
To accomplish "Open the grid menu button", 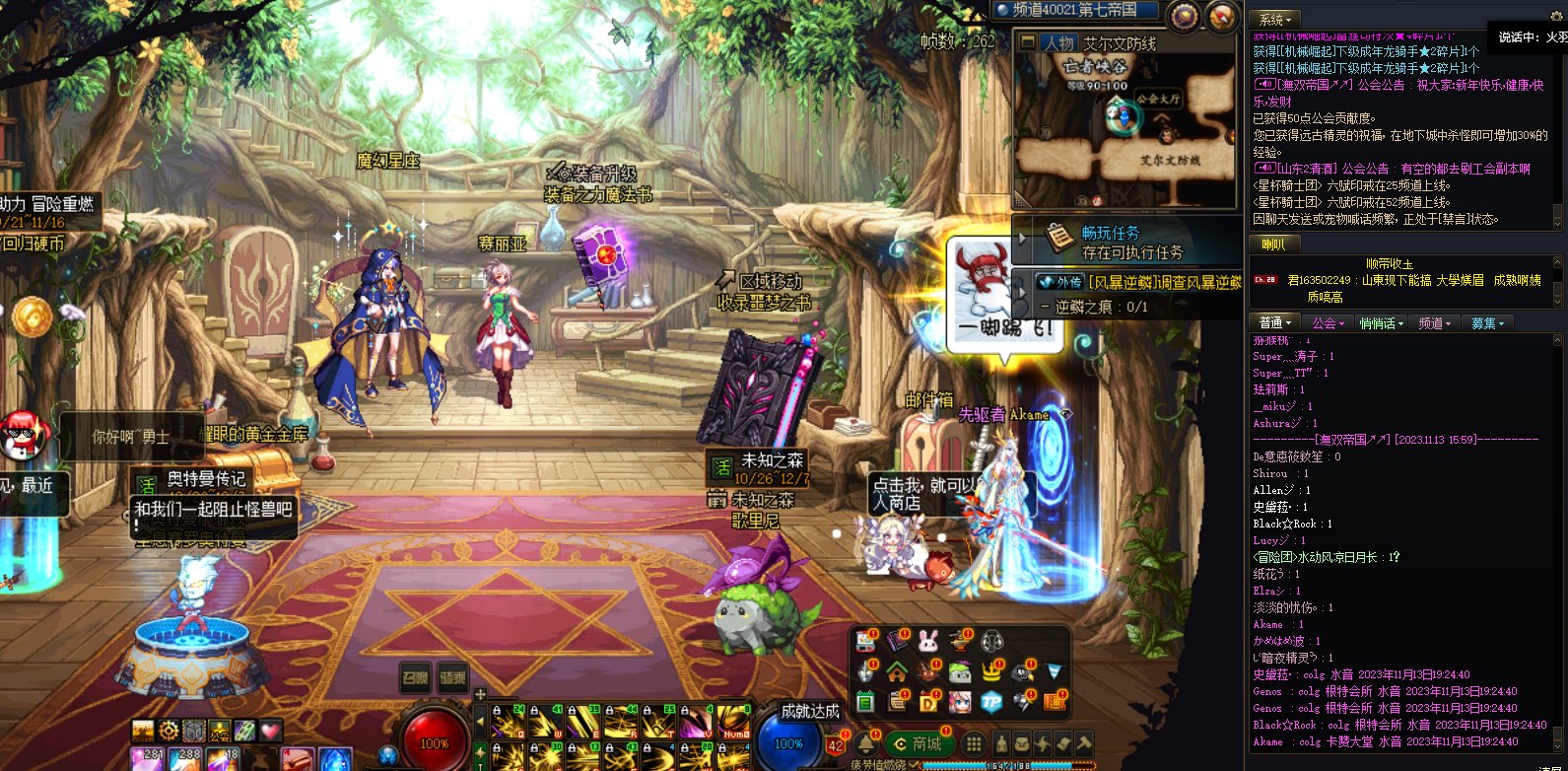I will point(973,743).
